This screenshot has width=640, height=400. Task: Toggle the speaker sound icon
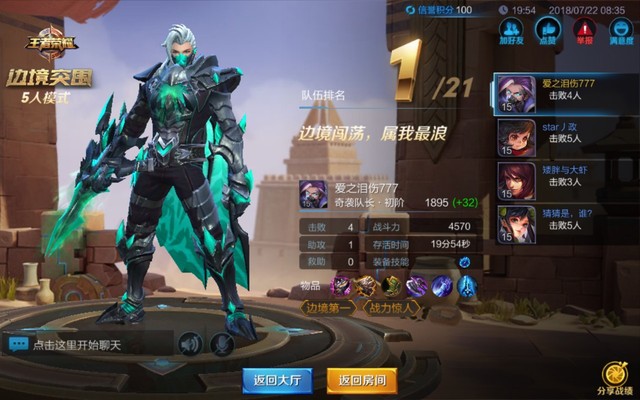tap(189, 344)
